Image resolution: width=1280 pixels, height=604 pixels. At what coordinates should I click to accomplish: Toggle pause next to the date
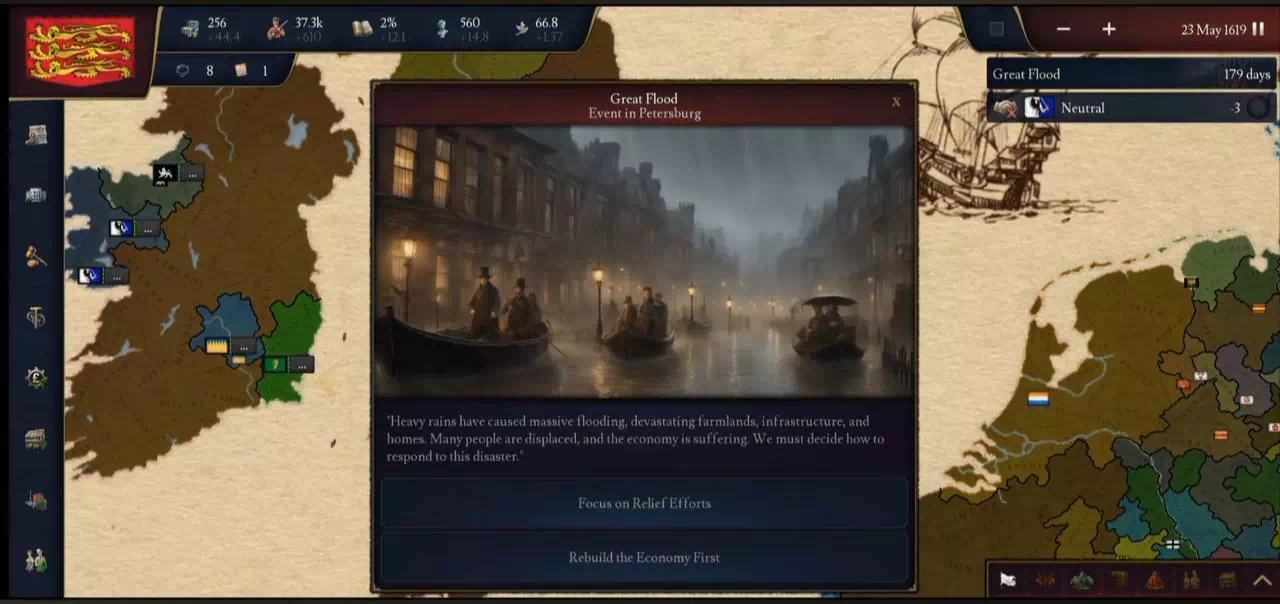1258,29
